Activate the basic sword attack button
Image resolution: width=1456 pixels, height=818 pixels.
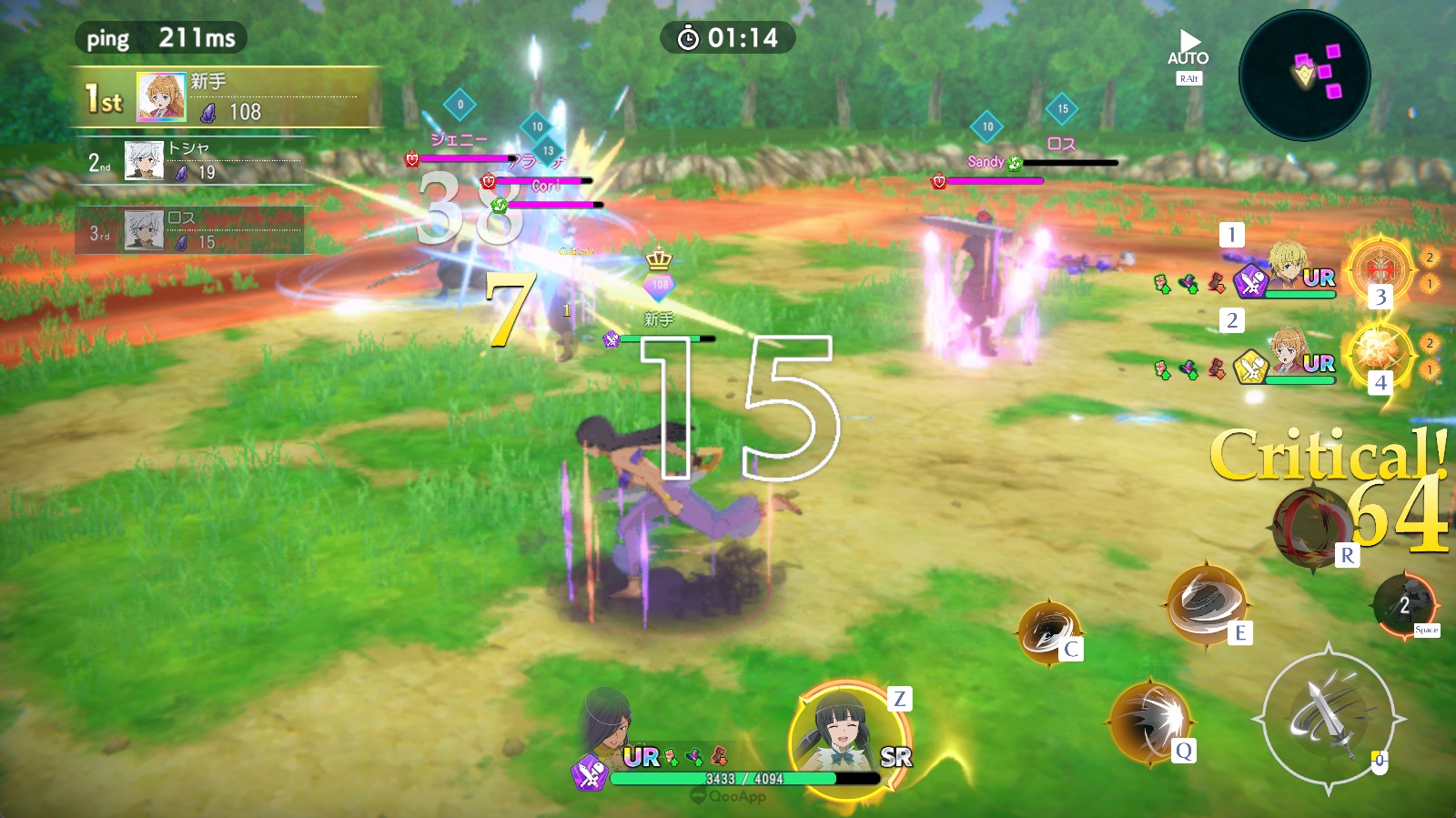coord(1328,718)
